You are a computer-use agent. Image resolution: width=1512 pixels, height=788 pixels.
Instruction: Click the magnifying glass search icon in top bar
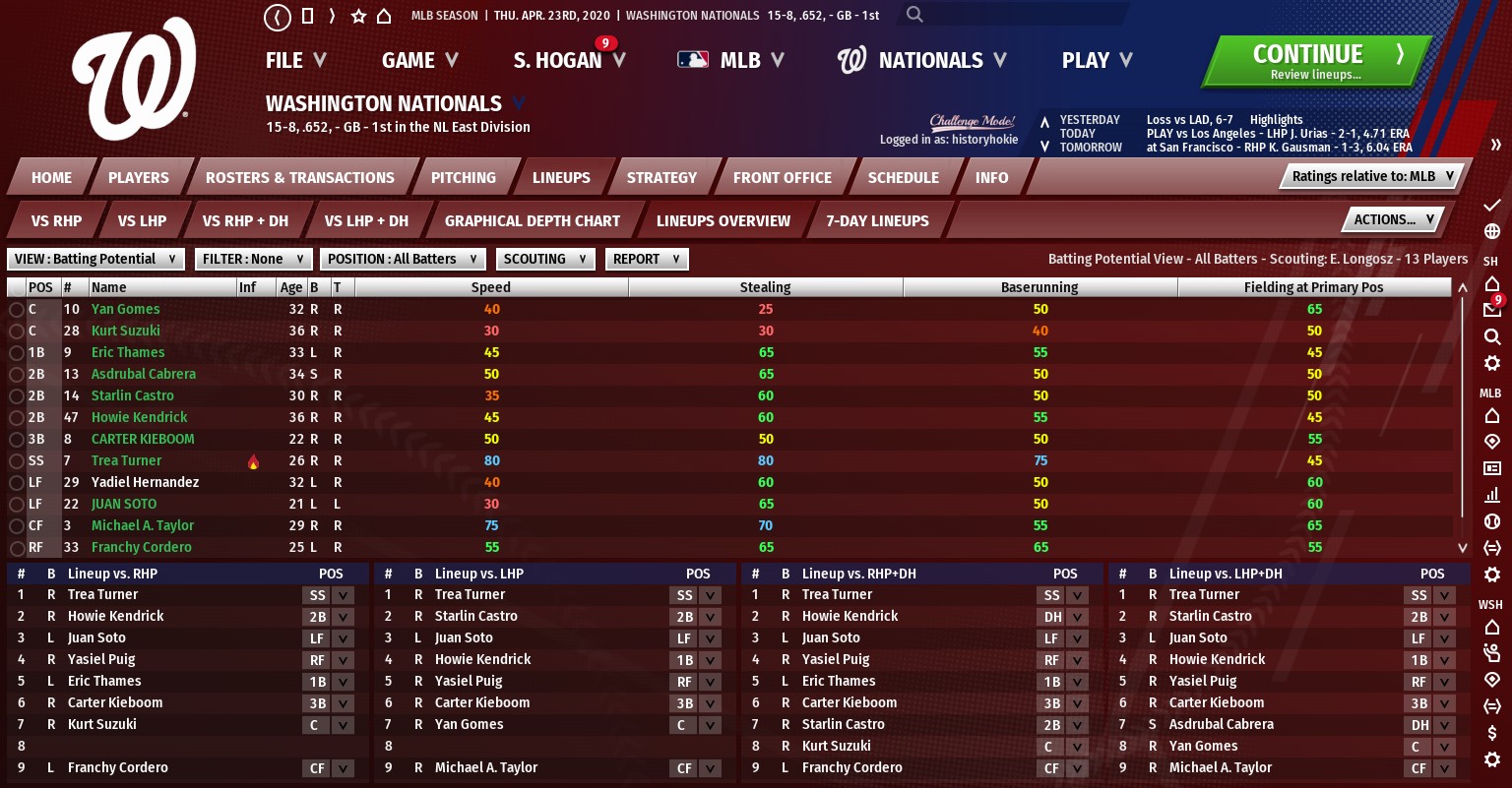coord(914,15)
